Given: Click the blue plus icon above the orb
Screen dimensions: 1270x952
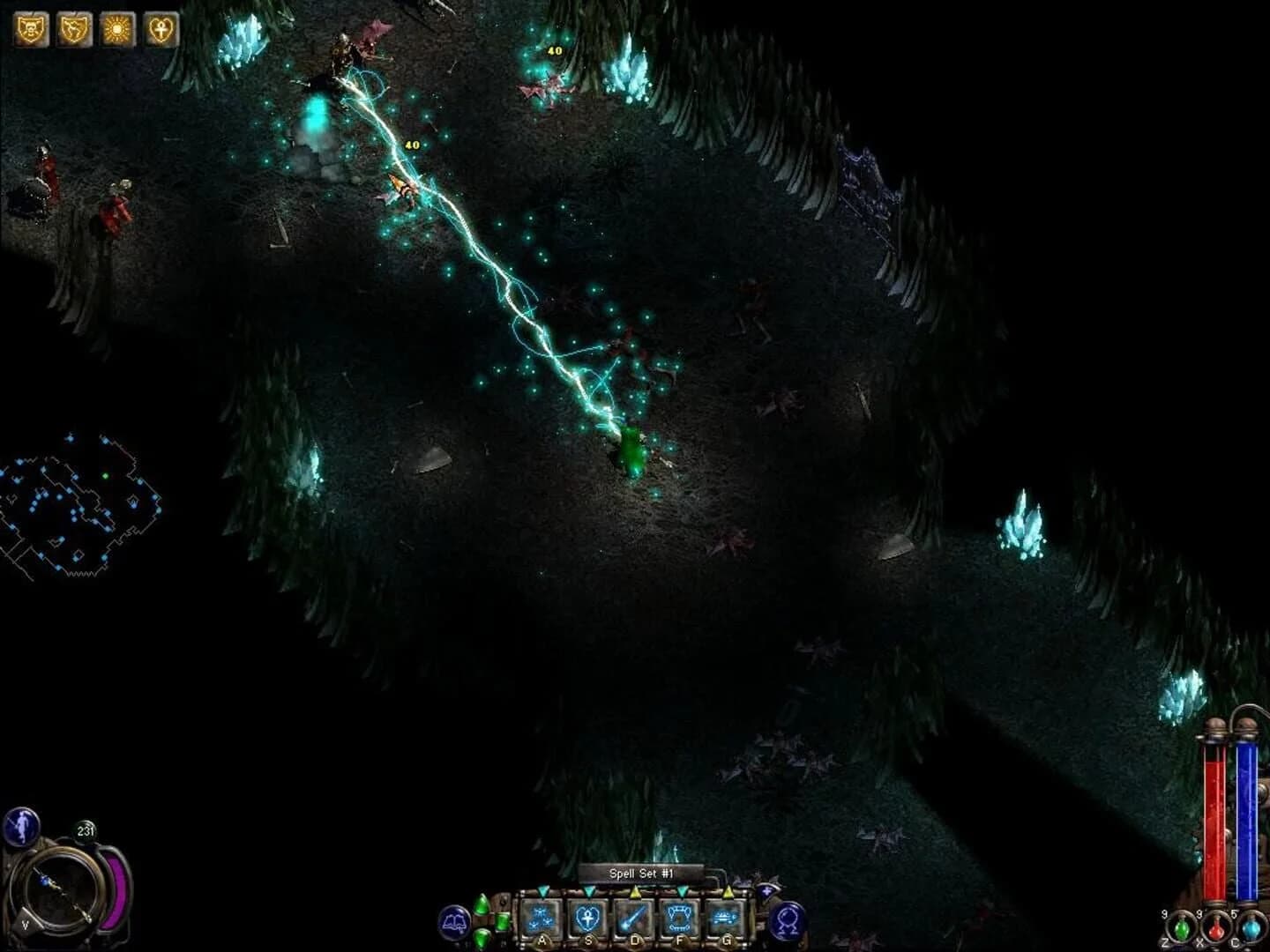Looking at the screenshot, I should pyautogui.click(x=766, y=891).
